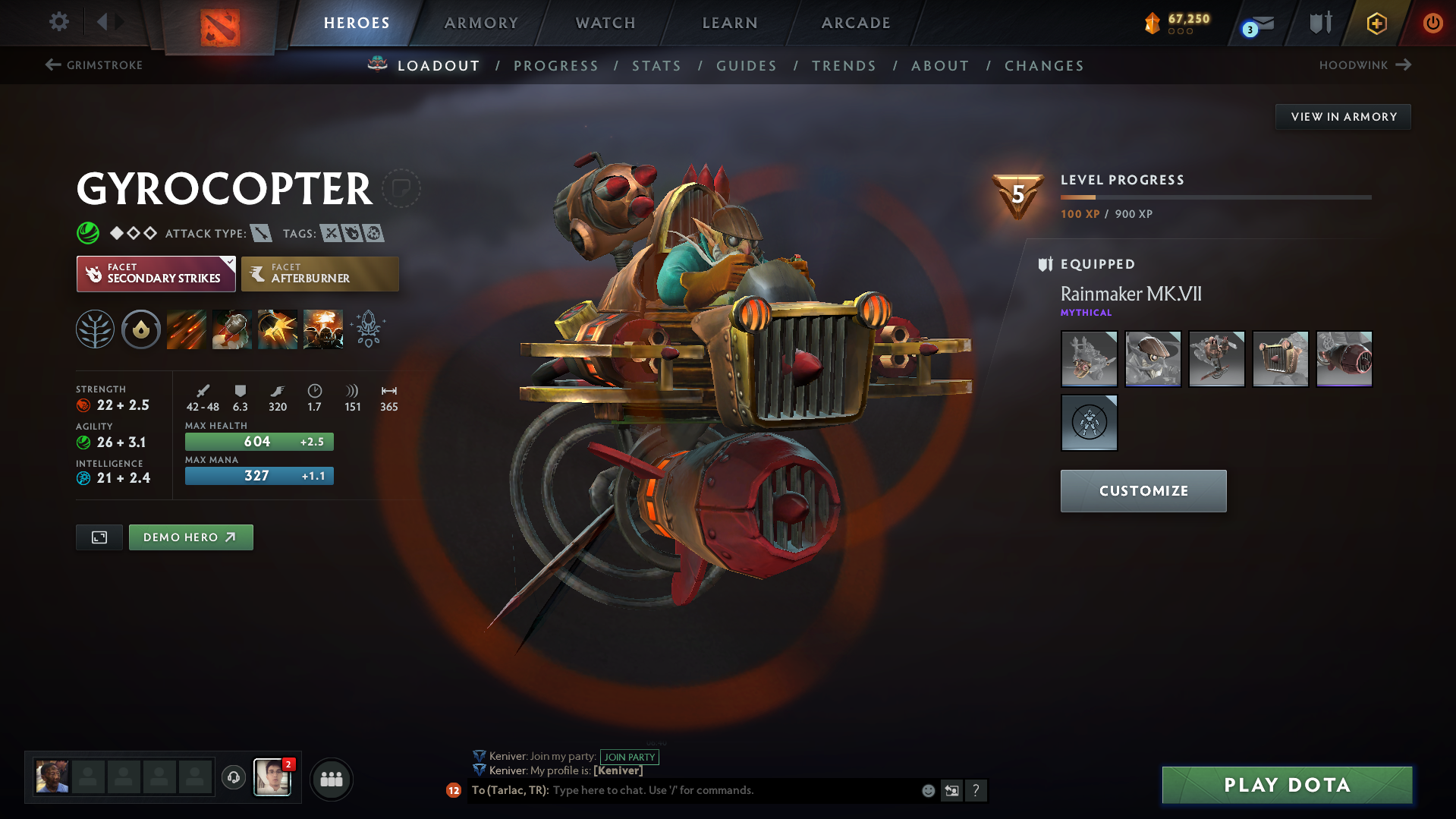Click the innate droplet facet icon
Viewport: 1456px width, 819px height.
140,329
